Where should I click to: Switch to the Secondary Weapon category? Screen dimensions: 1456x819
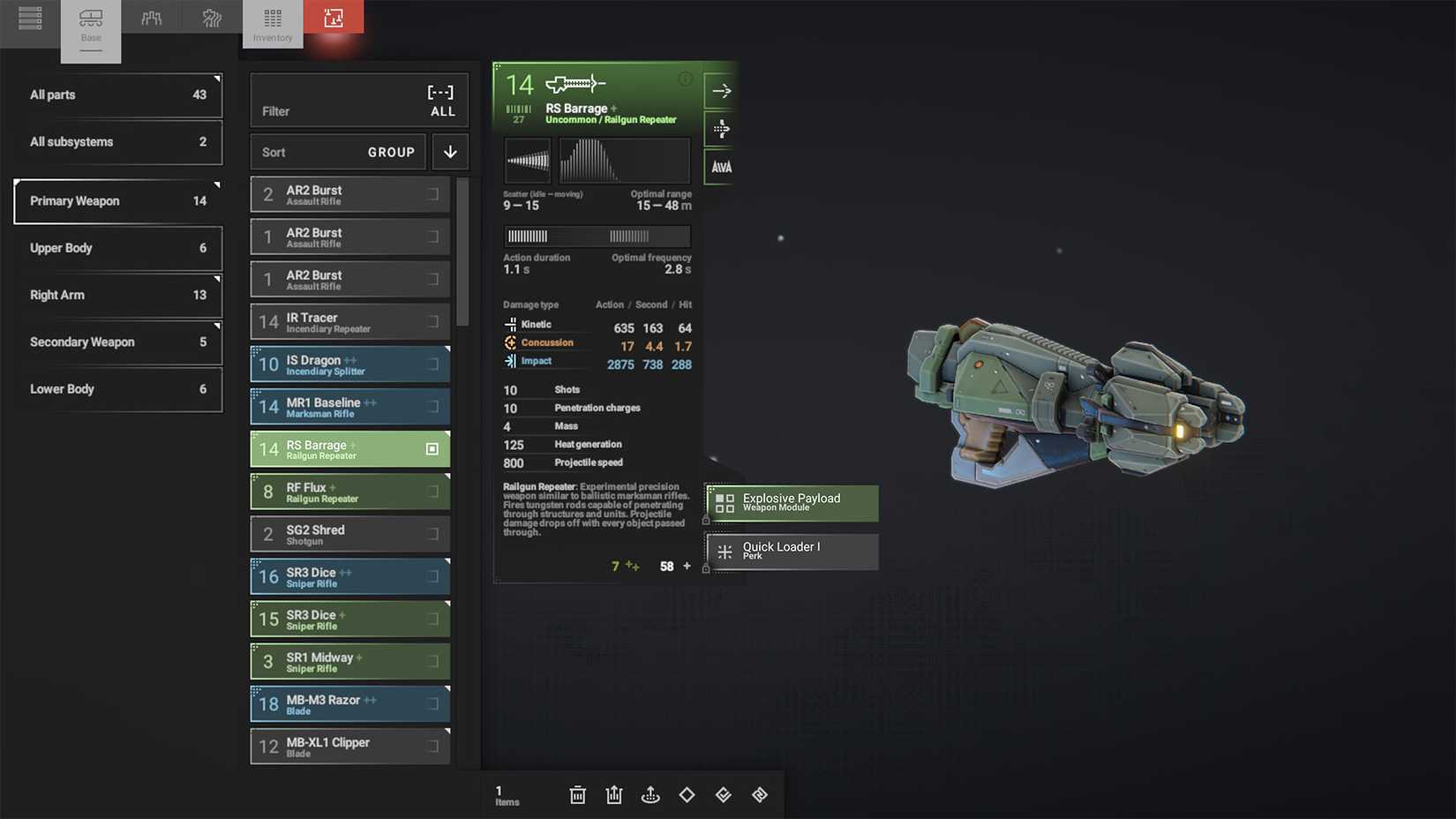[x=117, y=342]
